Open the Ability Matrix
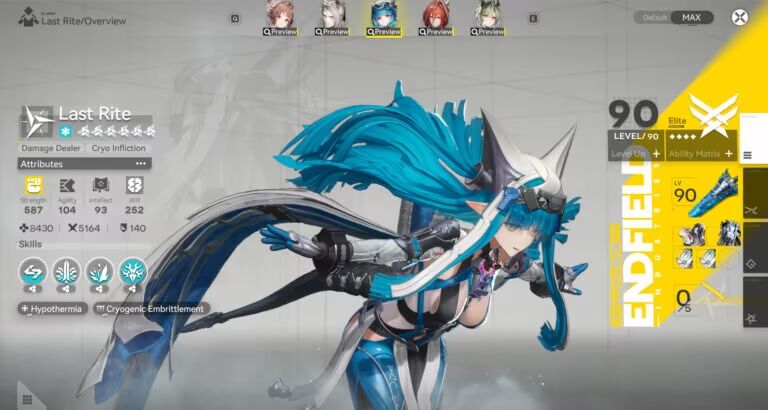This screenshot has height=410, width=768. click(701, 154)
